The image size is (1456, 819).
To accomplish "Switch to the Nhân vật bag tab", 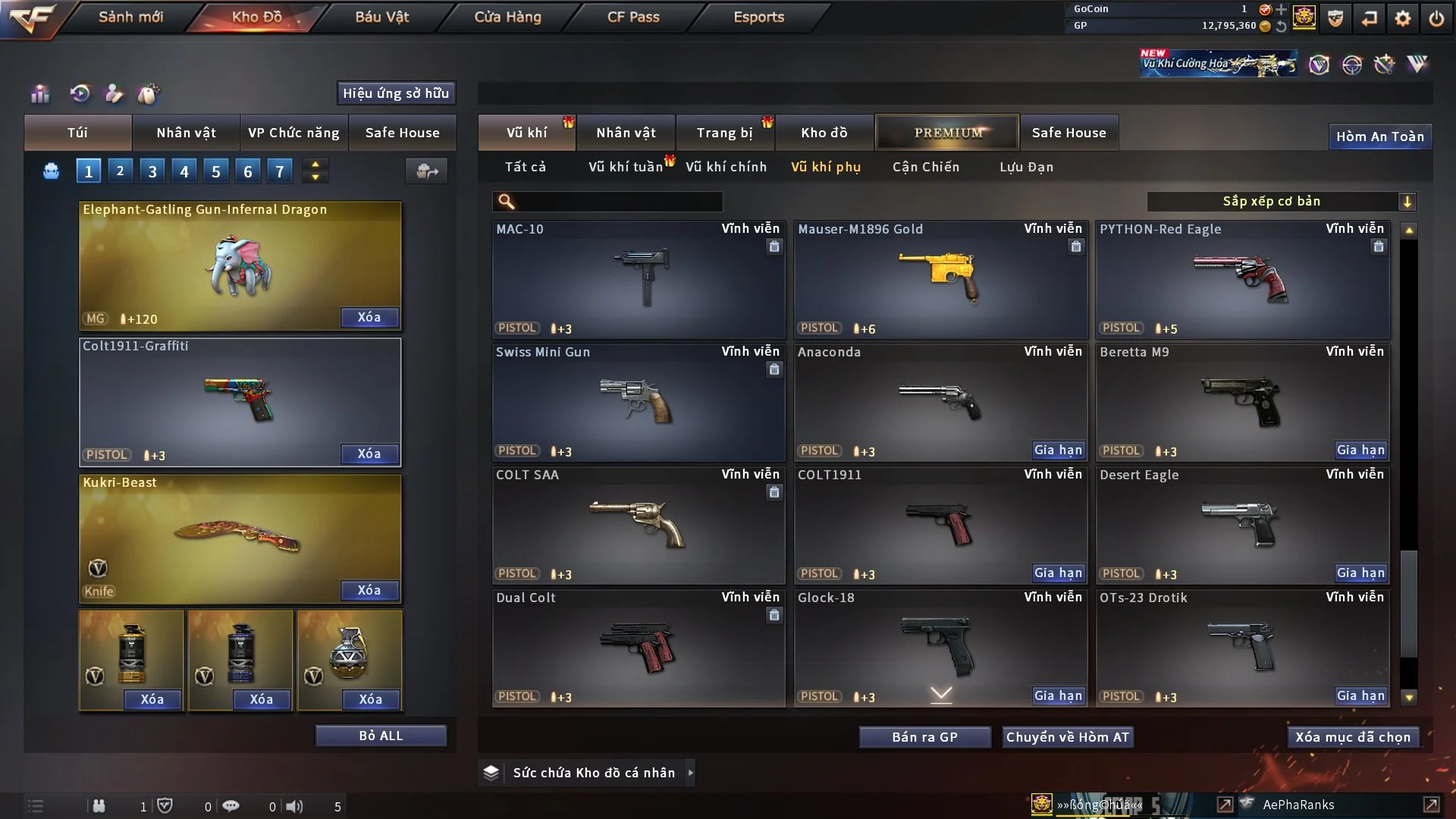I will [186, 133].
